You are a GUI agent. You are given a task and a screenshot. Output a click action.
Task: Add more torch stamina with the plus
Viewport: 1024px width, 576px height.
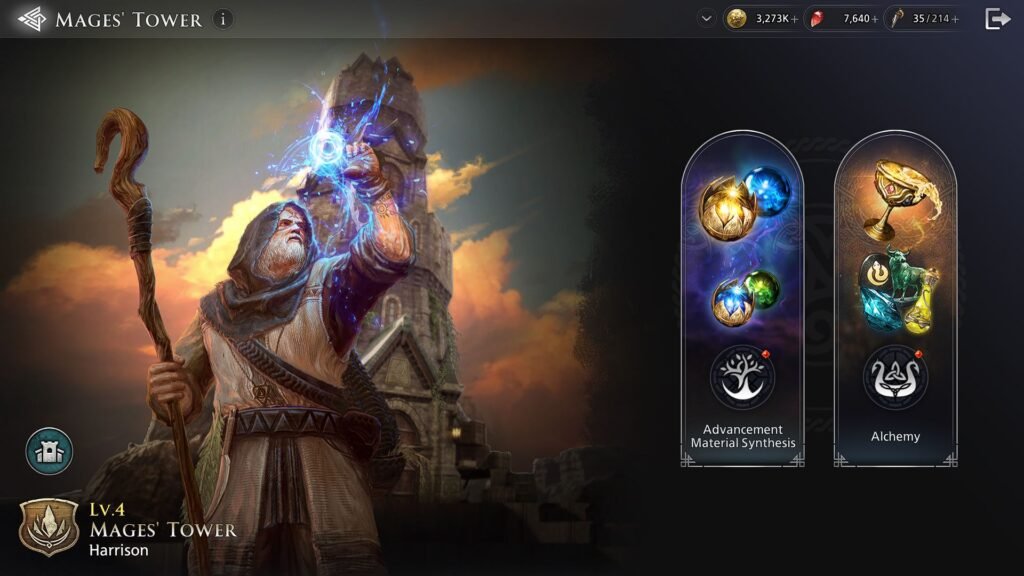coord(956,19)
